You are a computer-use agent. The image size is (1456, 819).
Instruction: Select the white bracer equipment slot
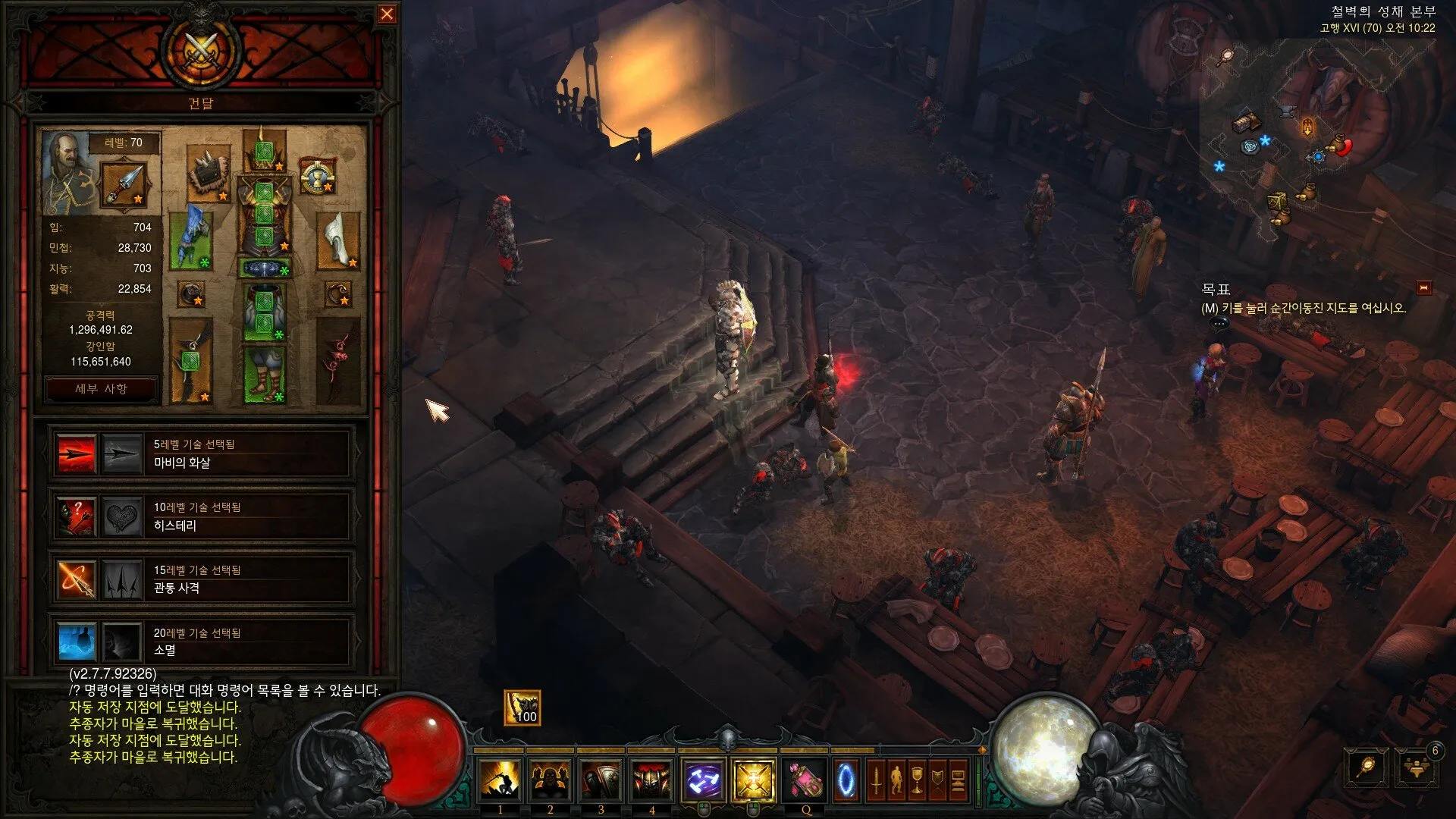(337, 240)
